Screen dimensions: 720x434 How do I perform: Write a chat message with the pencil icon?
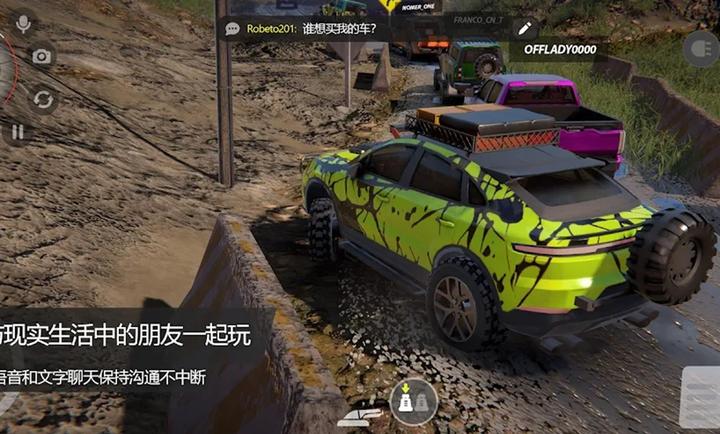524,28
